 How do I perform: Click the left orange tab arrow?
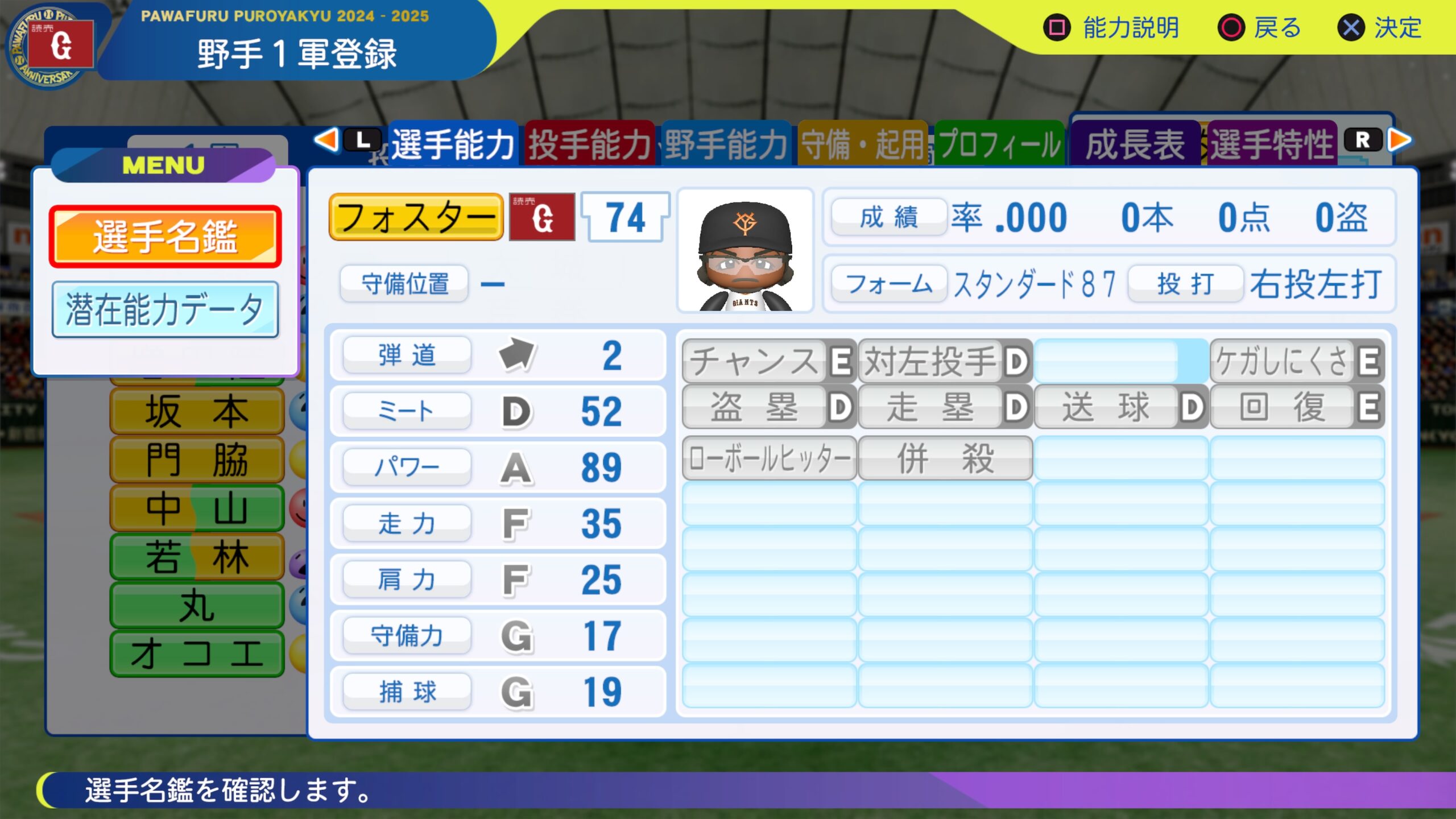click(326, 140)
